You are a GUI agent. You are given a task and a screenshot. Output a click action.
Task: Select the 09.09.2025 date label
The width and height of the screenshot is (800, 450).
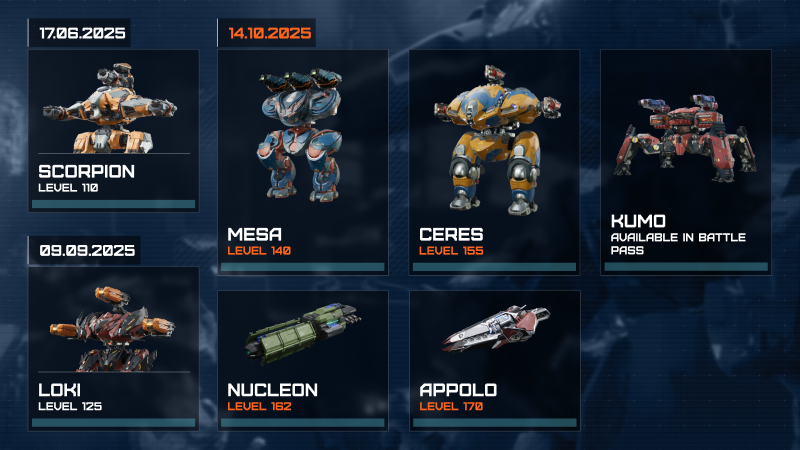pos(86,249)
